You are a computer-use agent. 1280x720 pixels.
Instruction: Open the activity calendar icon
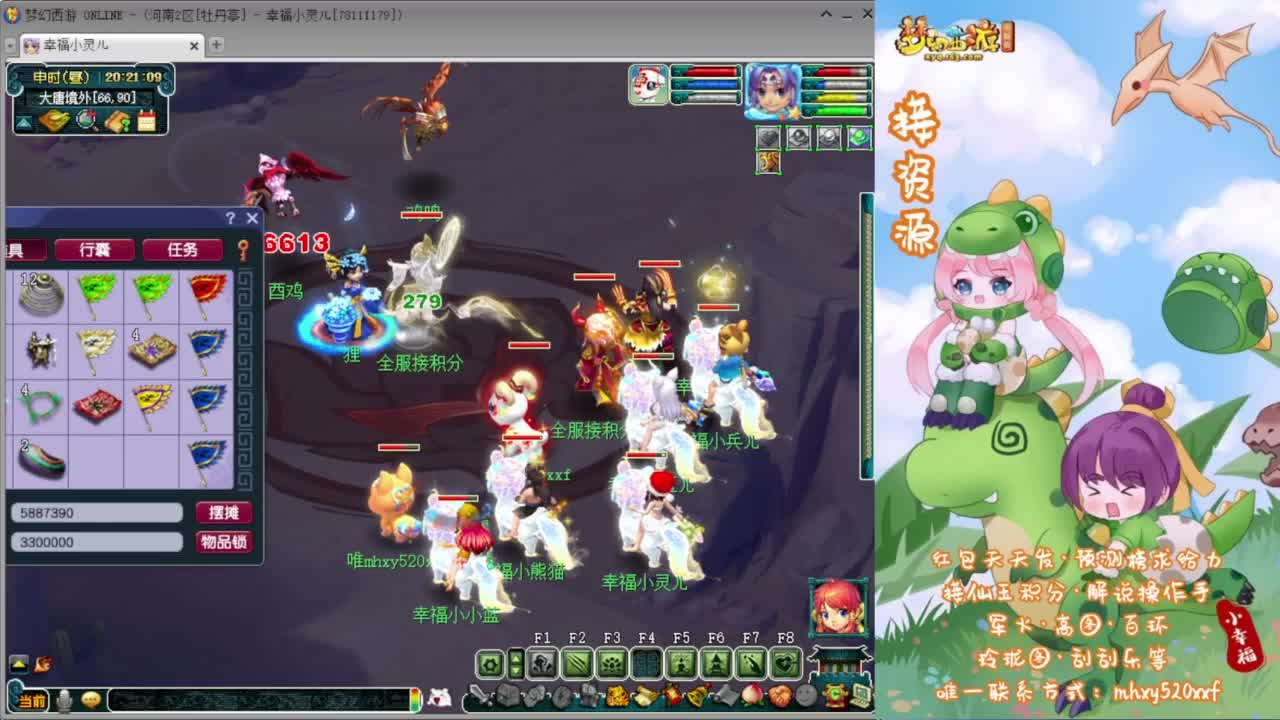pos(147,120)
